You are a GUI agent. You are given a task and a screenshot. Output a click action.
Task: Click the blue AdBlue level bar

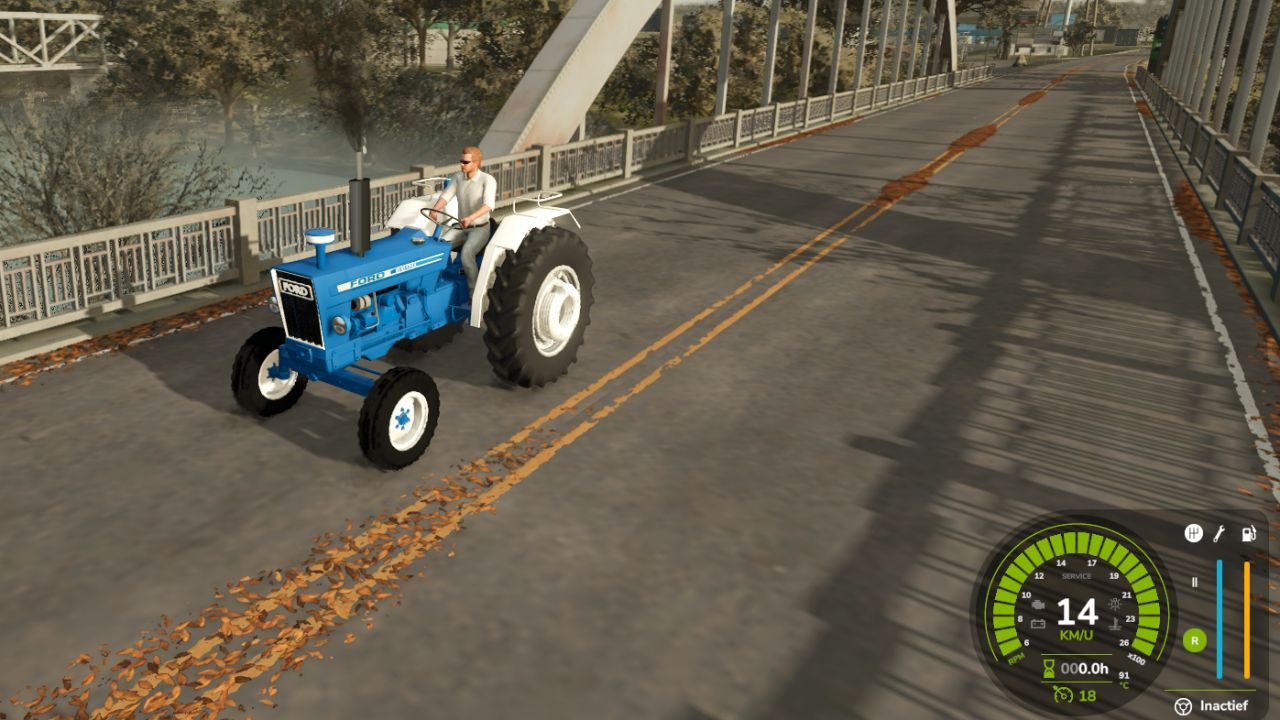(1219, 617)
